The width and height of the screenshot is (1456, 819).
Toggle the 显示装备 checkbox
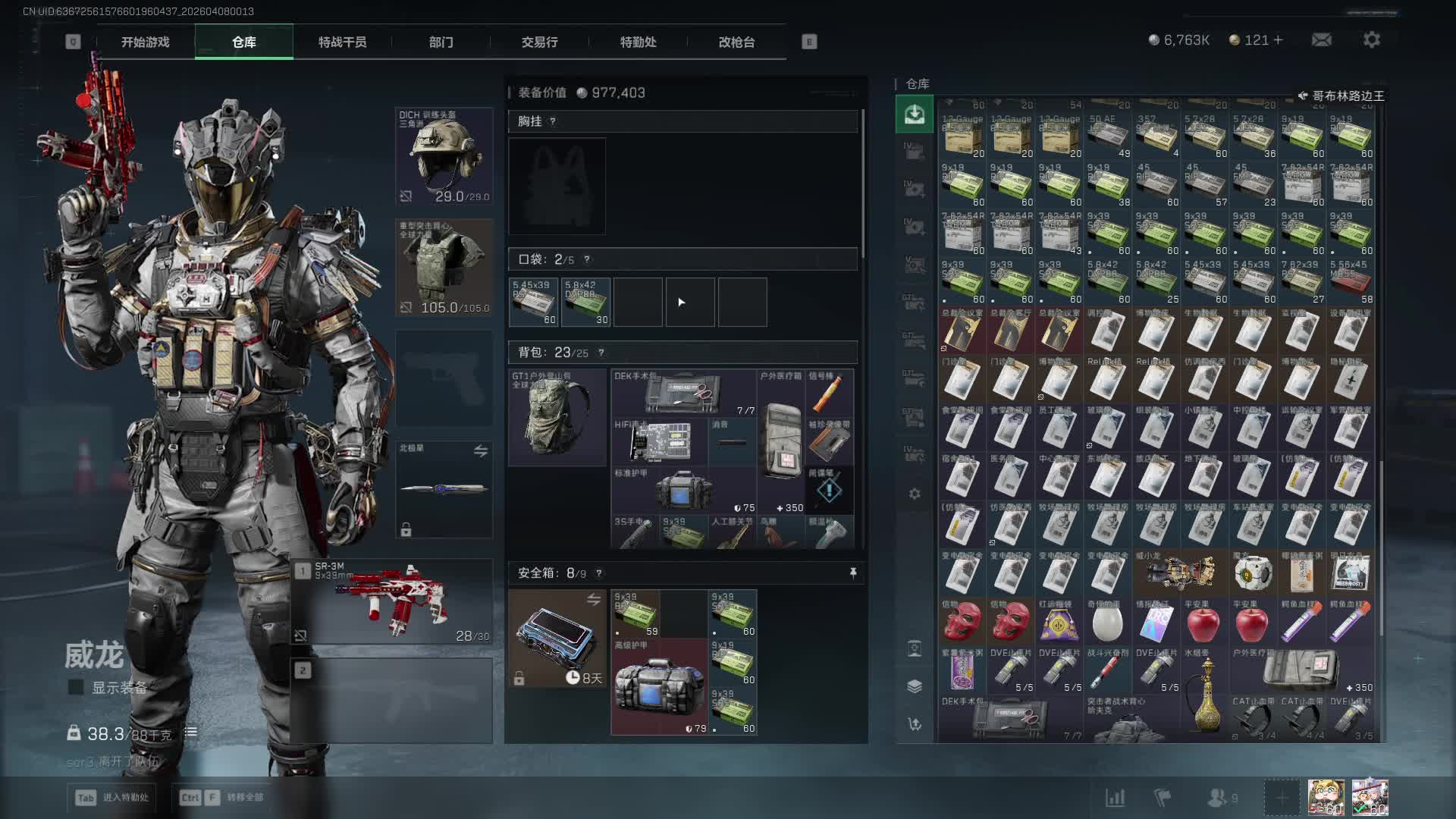click(x=76, y=687)
